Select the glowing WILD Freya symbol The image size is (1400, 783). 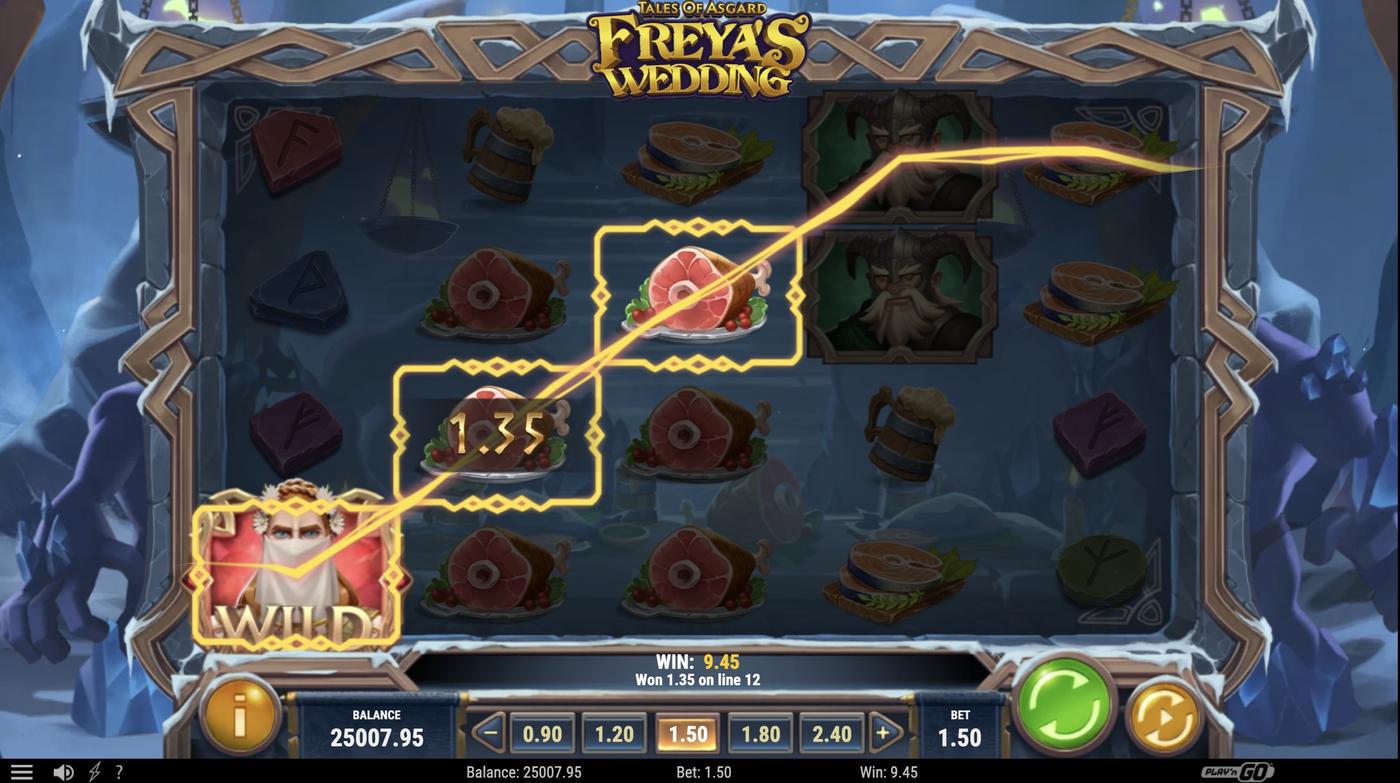click(297, 570)
